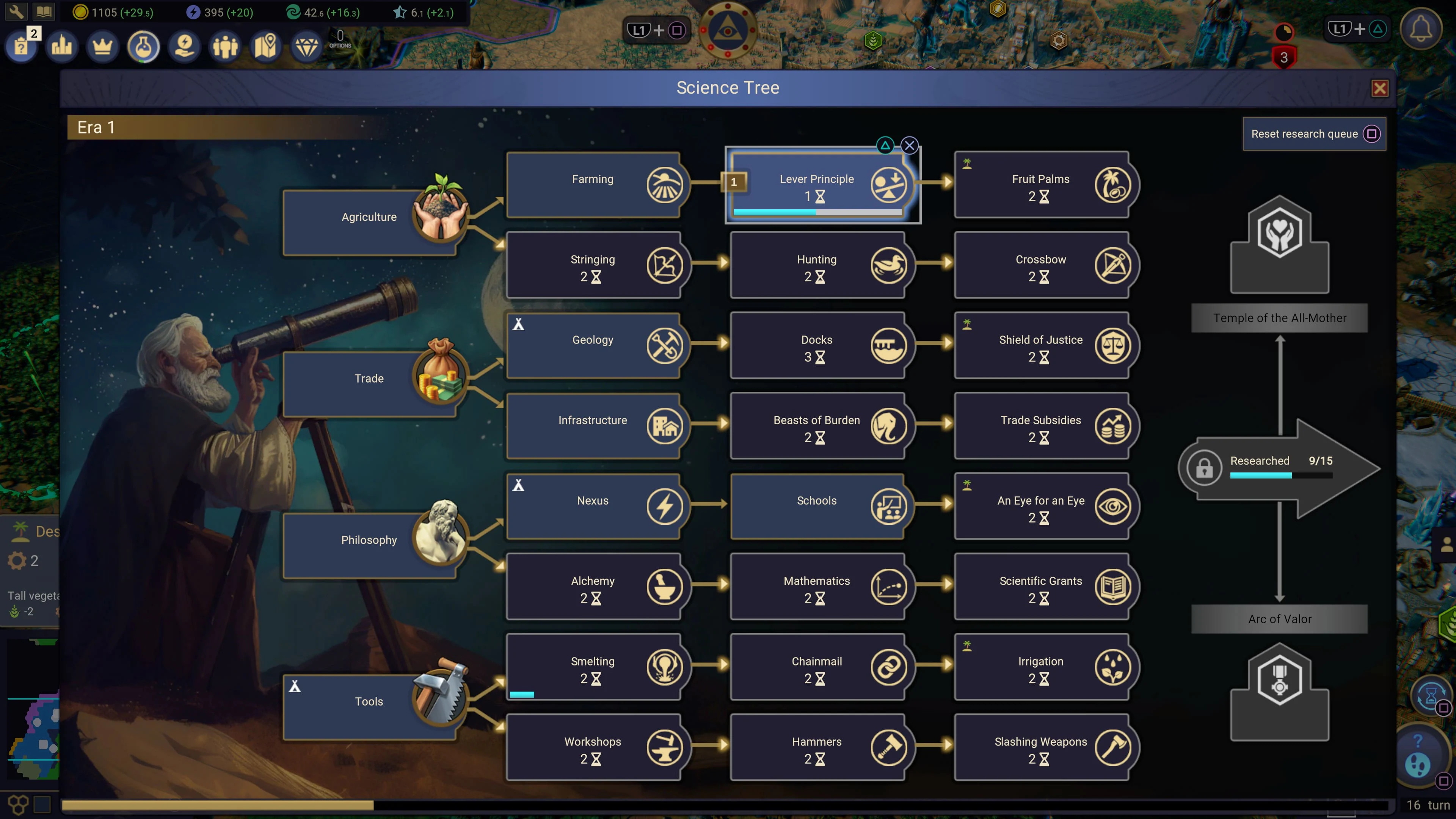Open the Science flask icon in the toolbar
This screenshot has height=819, width=1456.
[143, 46]
